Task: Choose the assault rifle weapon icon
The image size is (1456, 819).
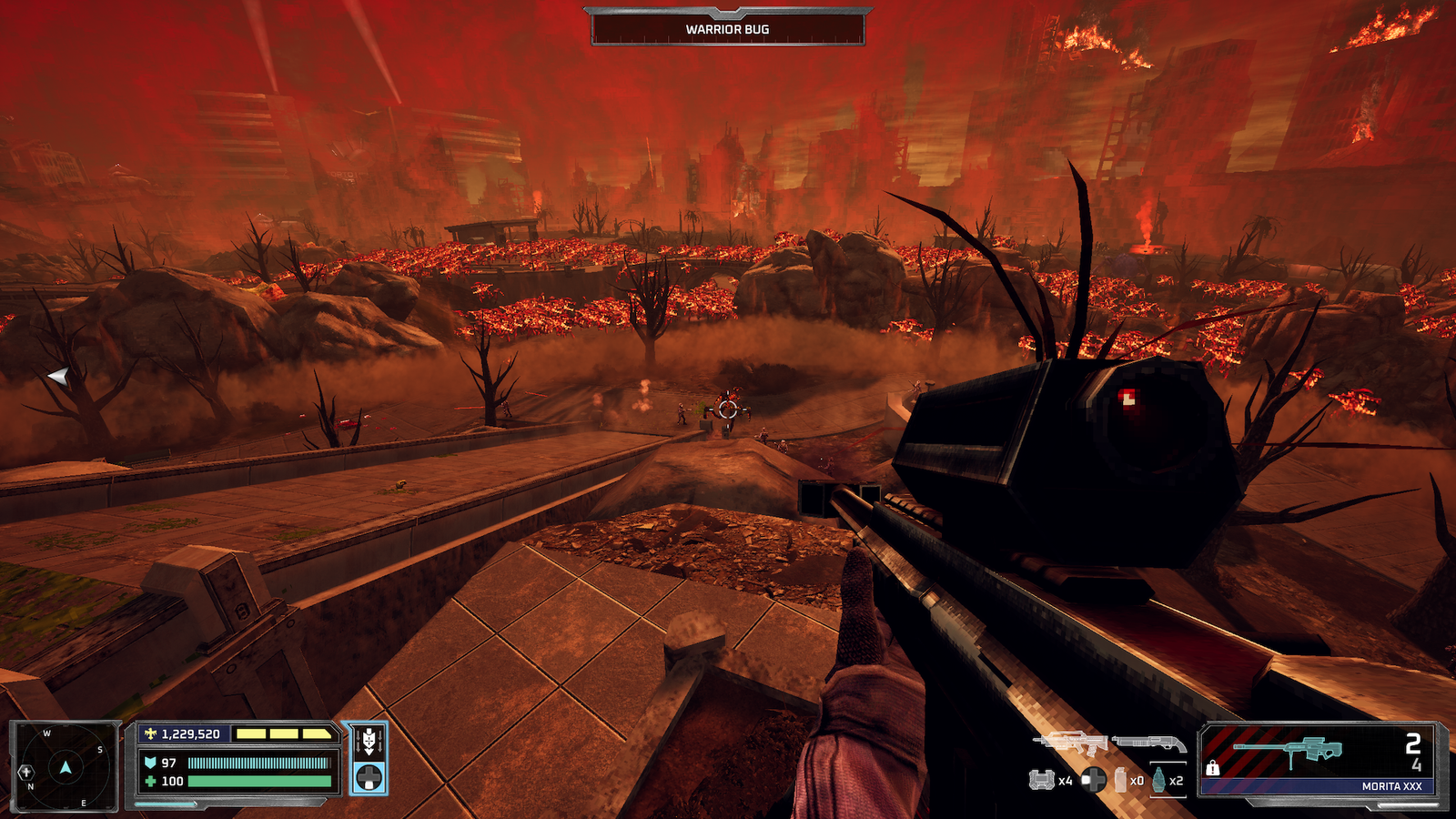Action: [x=1070, y=743]
